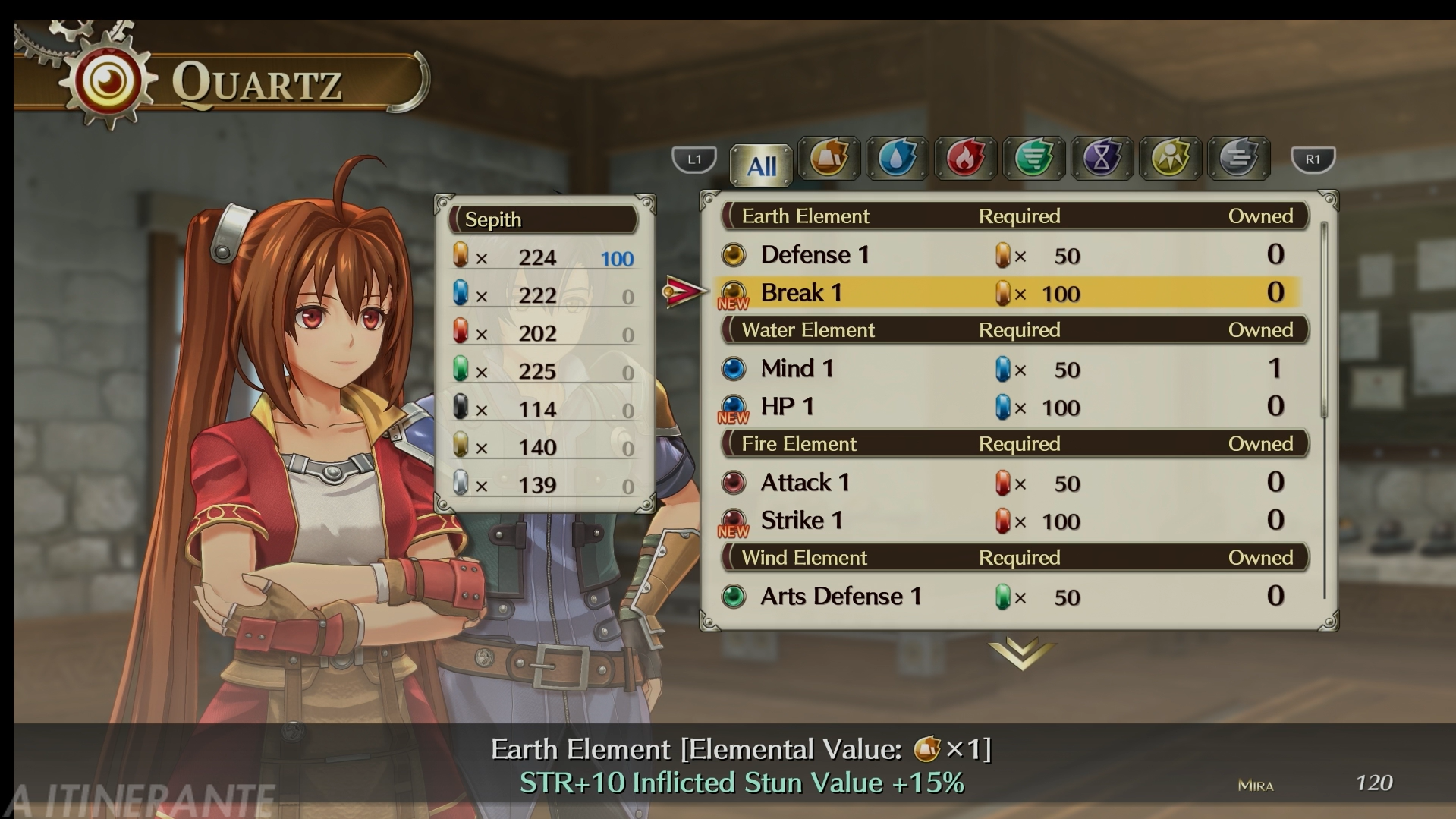This screenshot has height=819, width=1456.
Task: Choose the Attack 1 quartz
Action: 1009,483
